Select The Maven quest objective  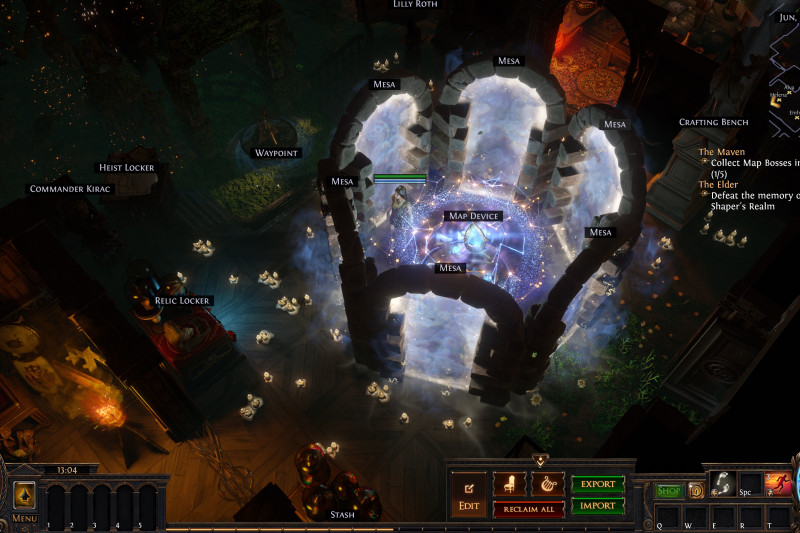pos(721,152)
